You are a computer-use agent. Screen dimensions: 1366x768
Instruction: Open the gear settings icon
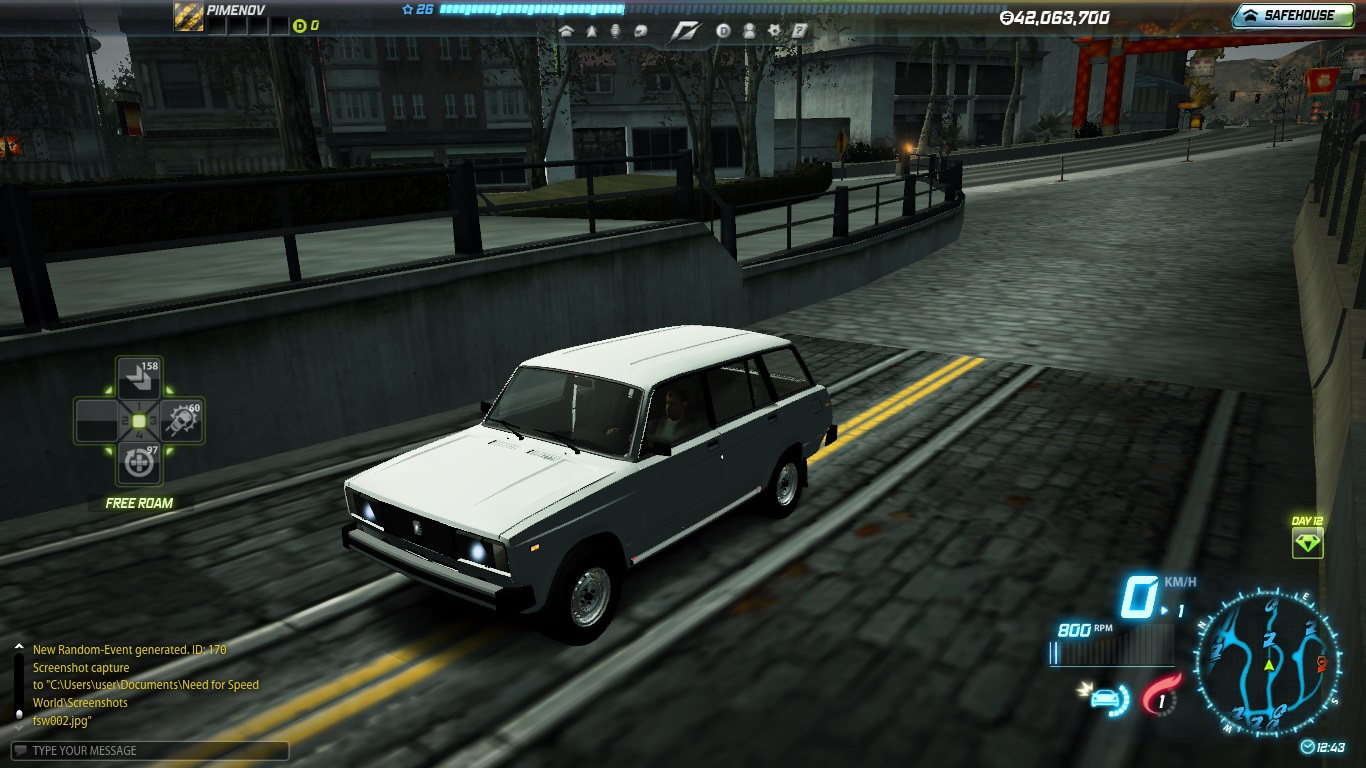pyautogui.click(x=774, y=31)
